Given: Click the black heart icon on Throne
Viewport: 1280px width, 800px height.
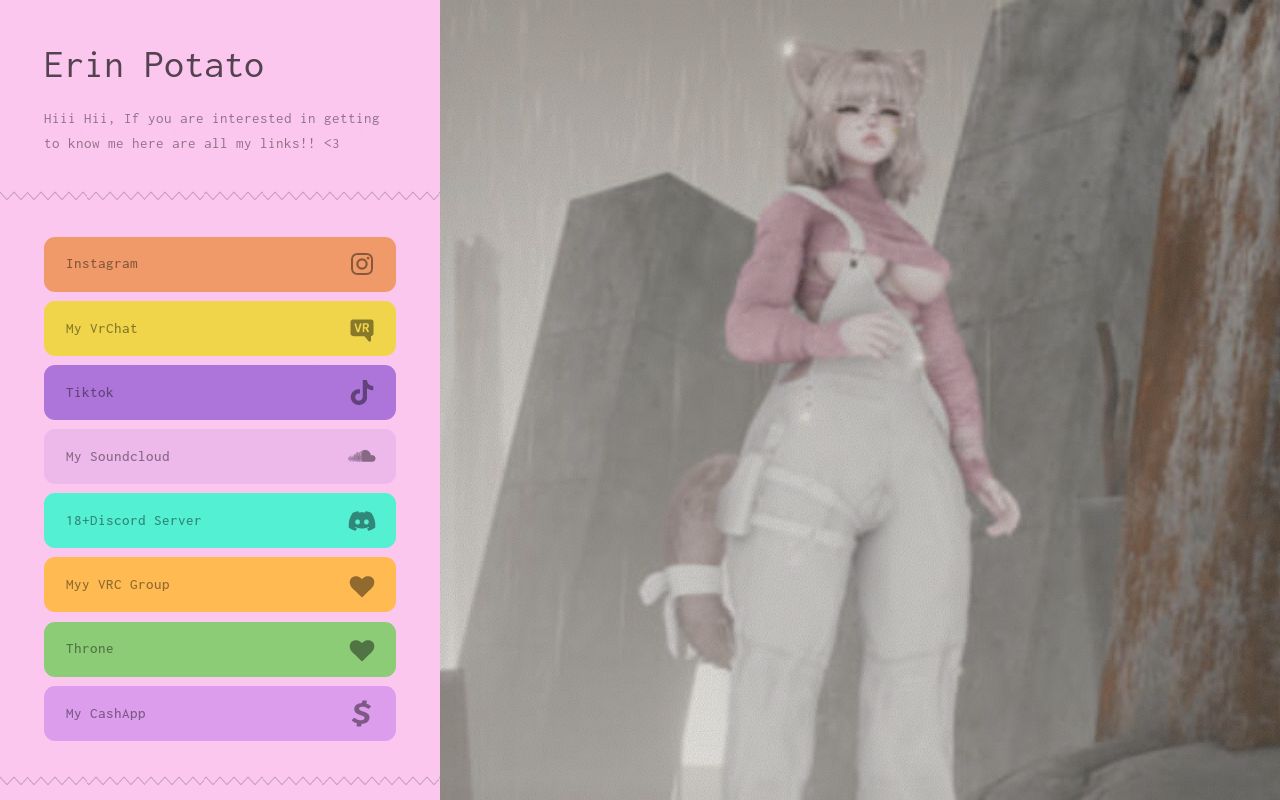Looking at the screenshot, I should [361, 649].
